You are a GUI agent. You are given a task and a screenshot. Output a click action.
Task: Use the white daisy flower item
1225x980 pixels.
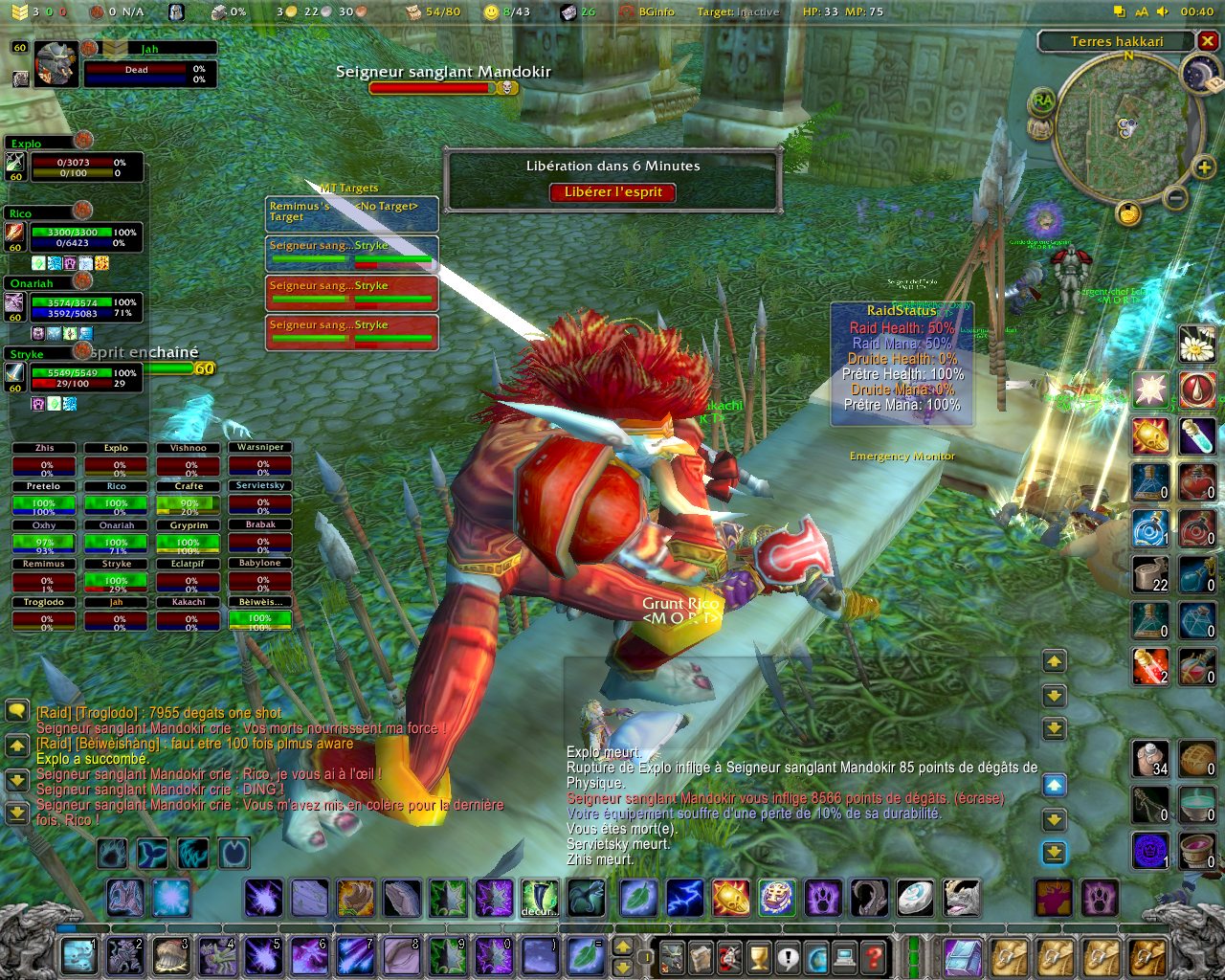pyautogui.click(x=1196, y=344)
